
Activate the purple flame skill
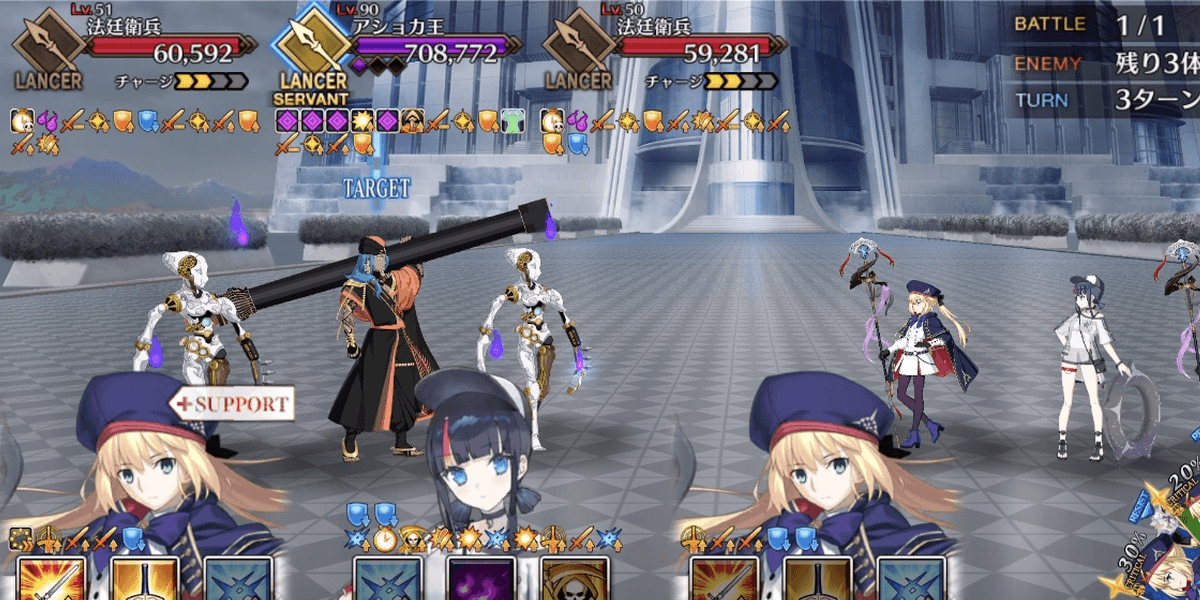[480, 578]
